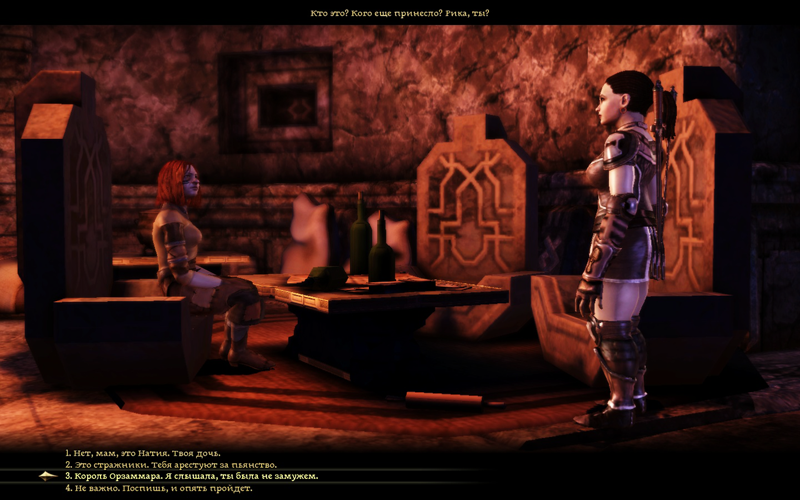Answer "Не важно. Поспишь, и опять пройдет."
The width and height of the screenshot is (800, 500).
coord(159,488)
